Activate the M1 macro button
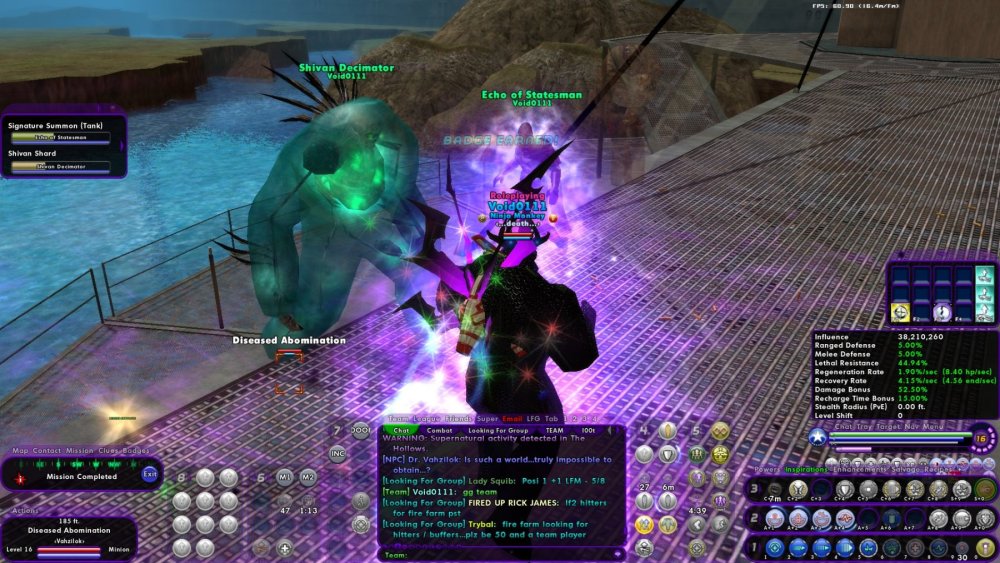1000x563 pixels. coord(284,476)
